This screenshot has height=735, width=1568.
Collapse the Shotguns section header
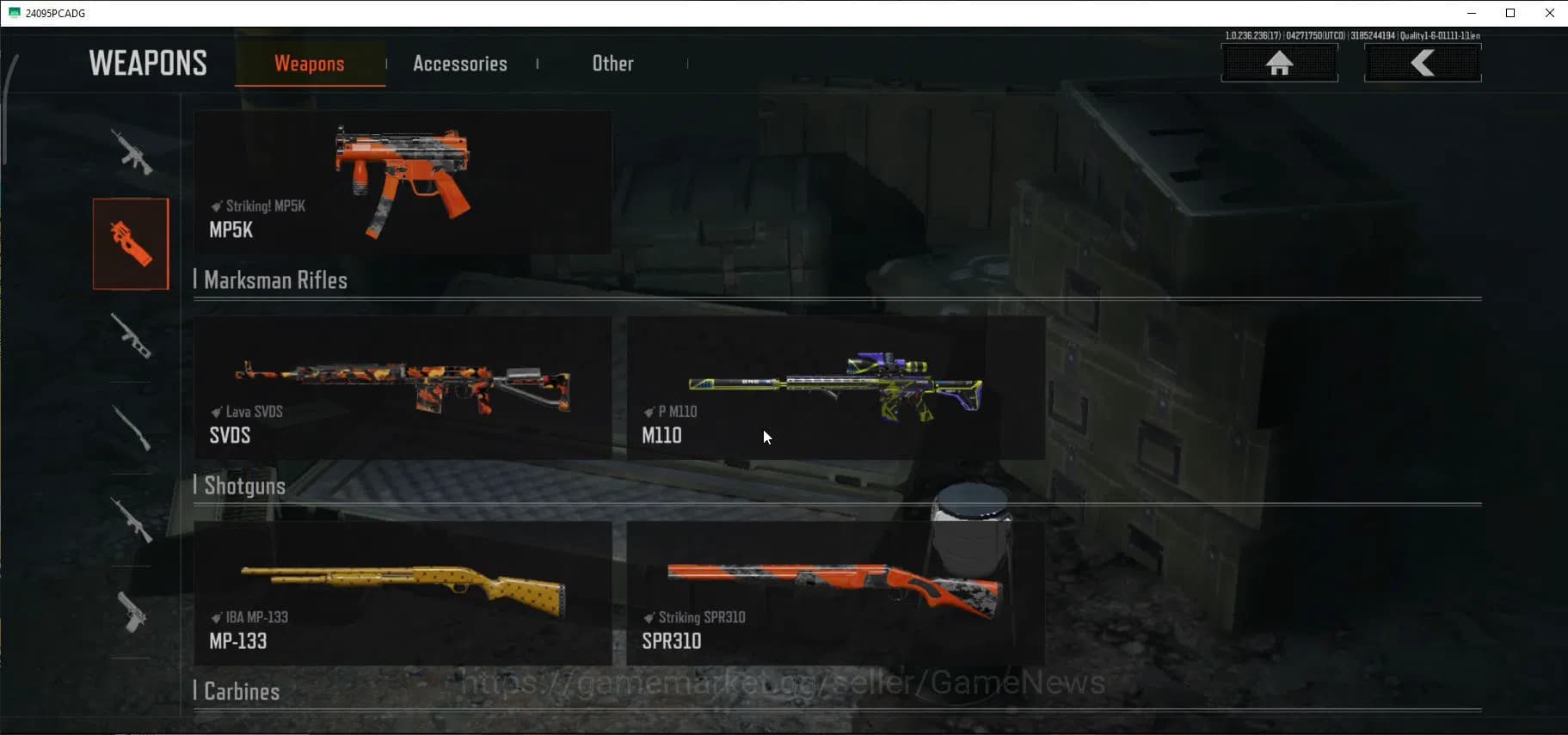pos(245,486)
